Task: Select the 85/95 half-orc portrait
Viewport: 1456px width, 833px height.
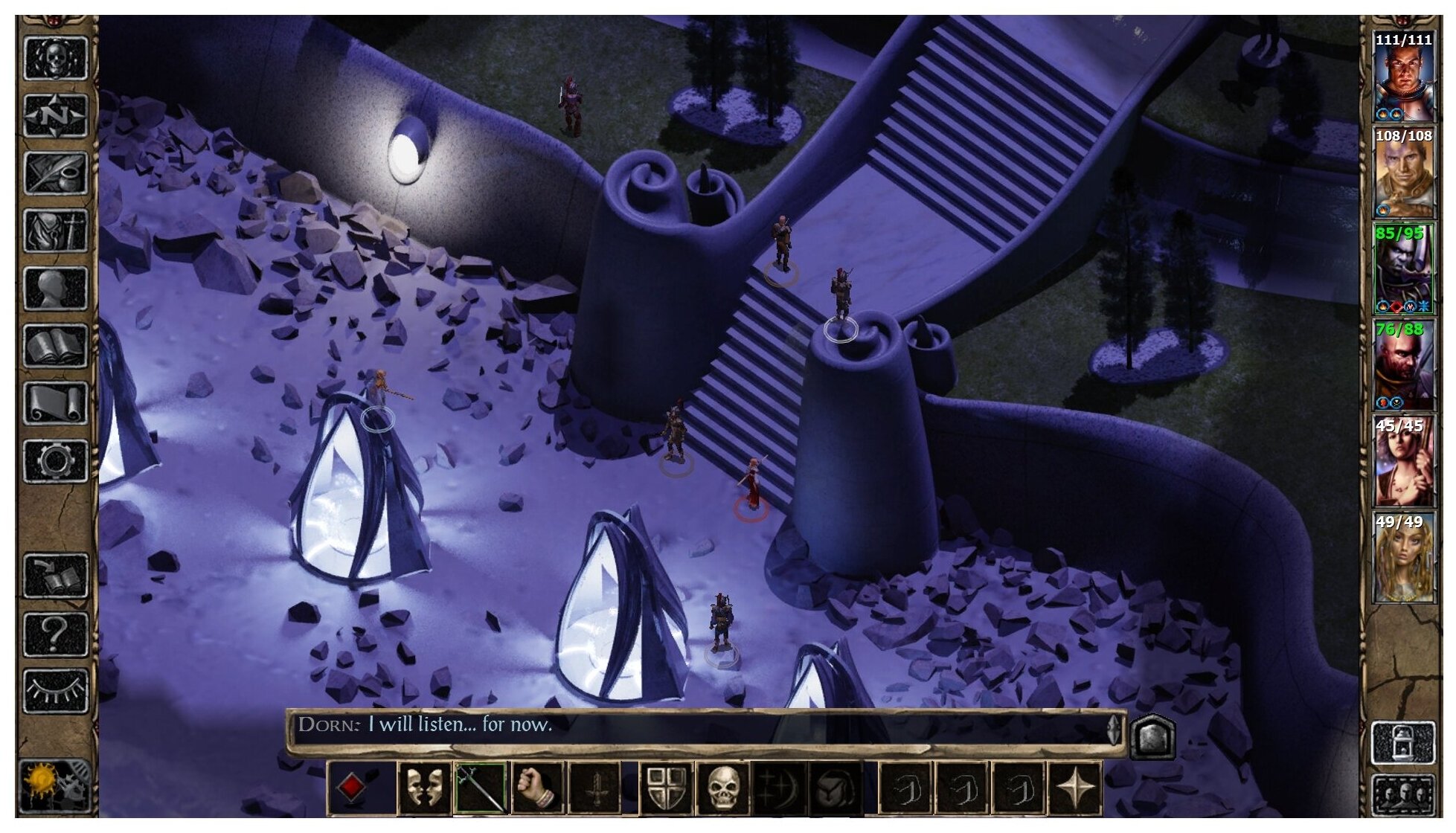Action: point(1403,269)
